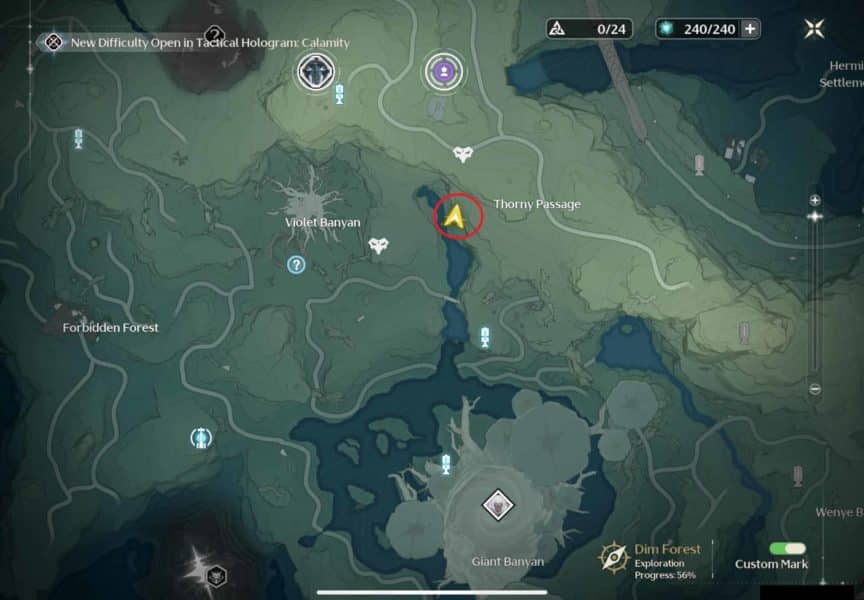This screenshot has width=864, height=600.
Task: Select the beacon just above Giant Banyan
Action: click(446, 463)
